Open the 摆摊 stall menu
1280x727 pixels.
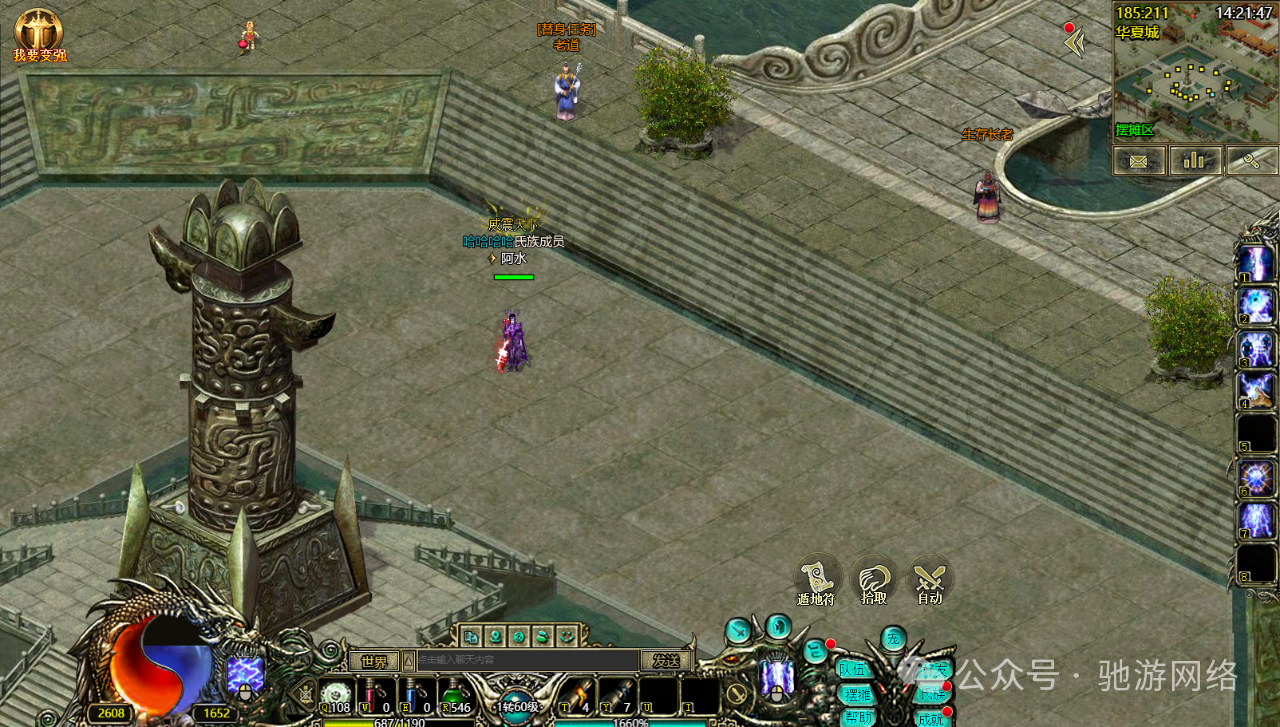(x=857, y=694)
